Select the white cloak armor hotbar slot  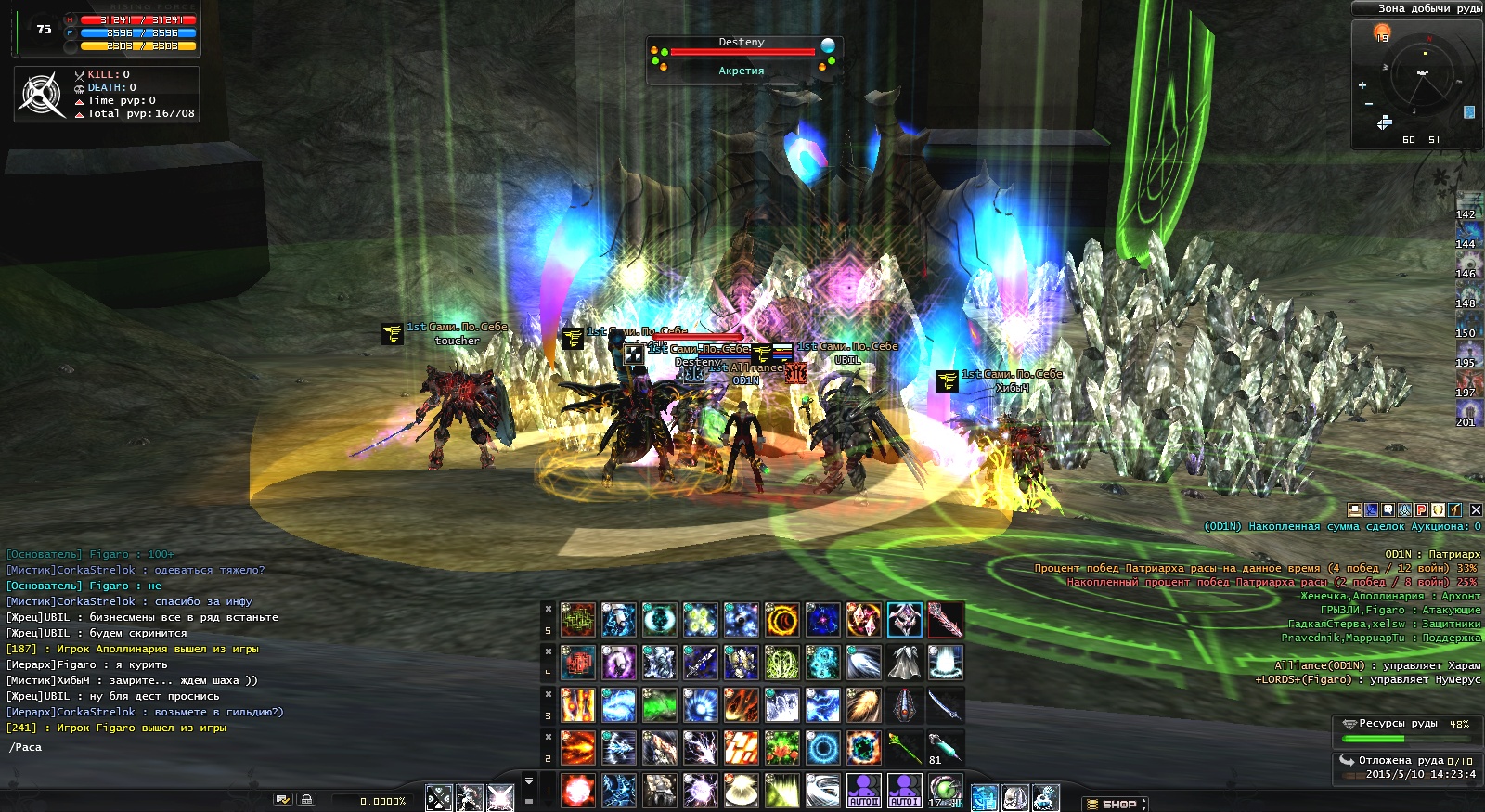coord(904,663)
